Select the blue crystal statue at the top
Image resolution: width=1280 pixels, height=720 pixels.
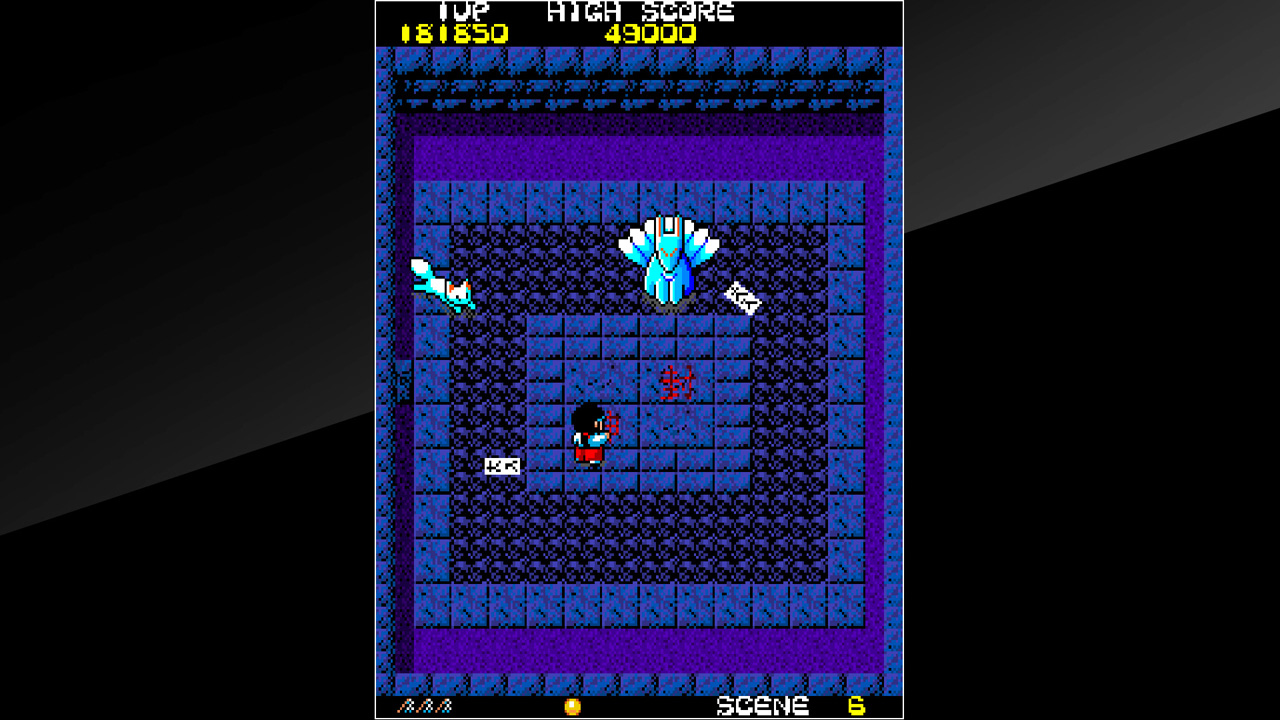click(668, 255)
